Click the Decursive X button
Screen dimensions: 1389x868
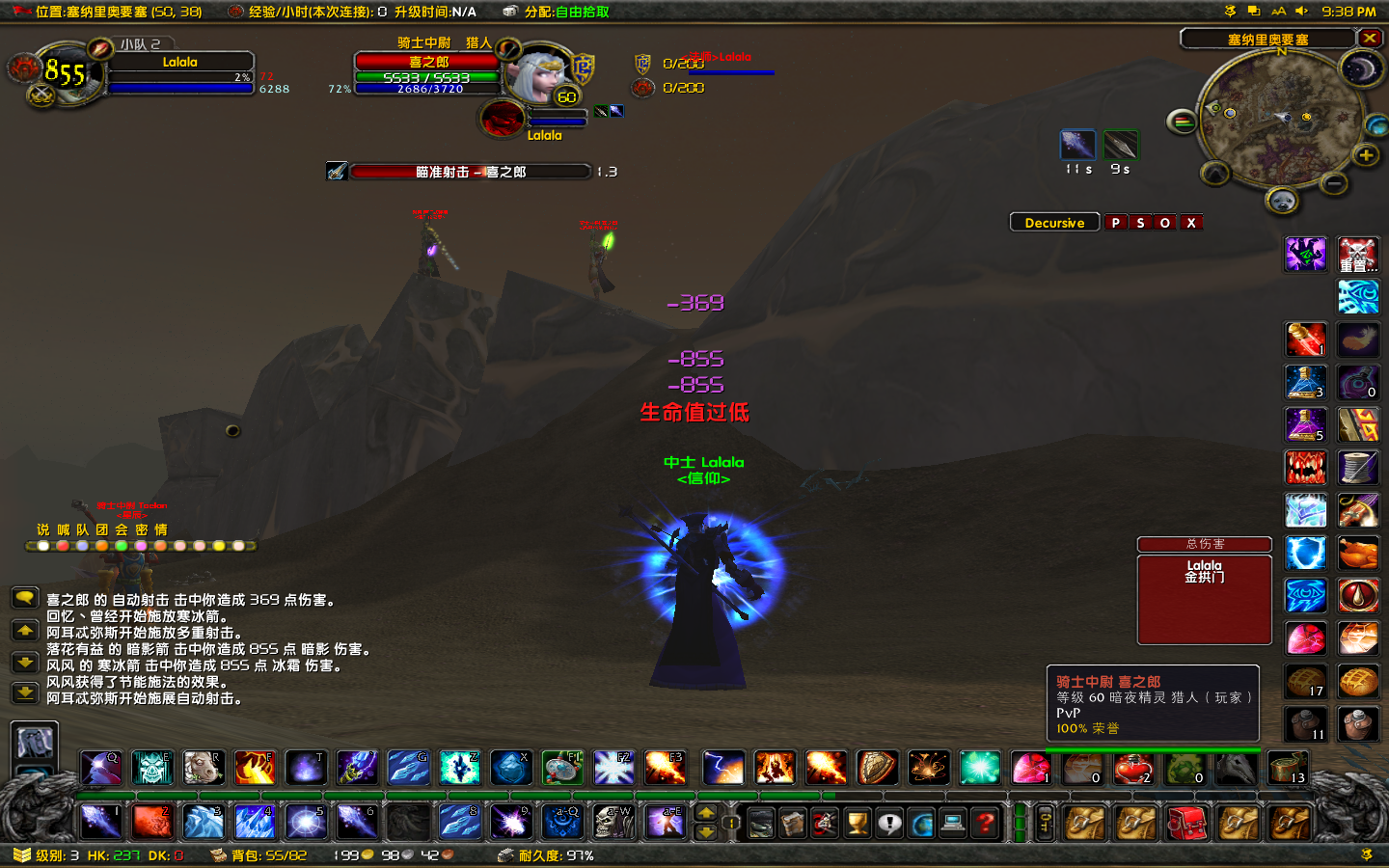pyautogui.click(x=1191, y=222)
